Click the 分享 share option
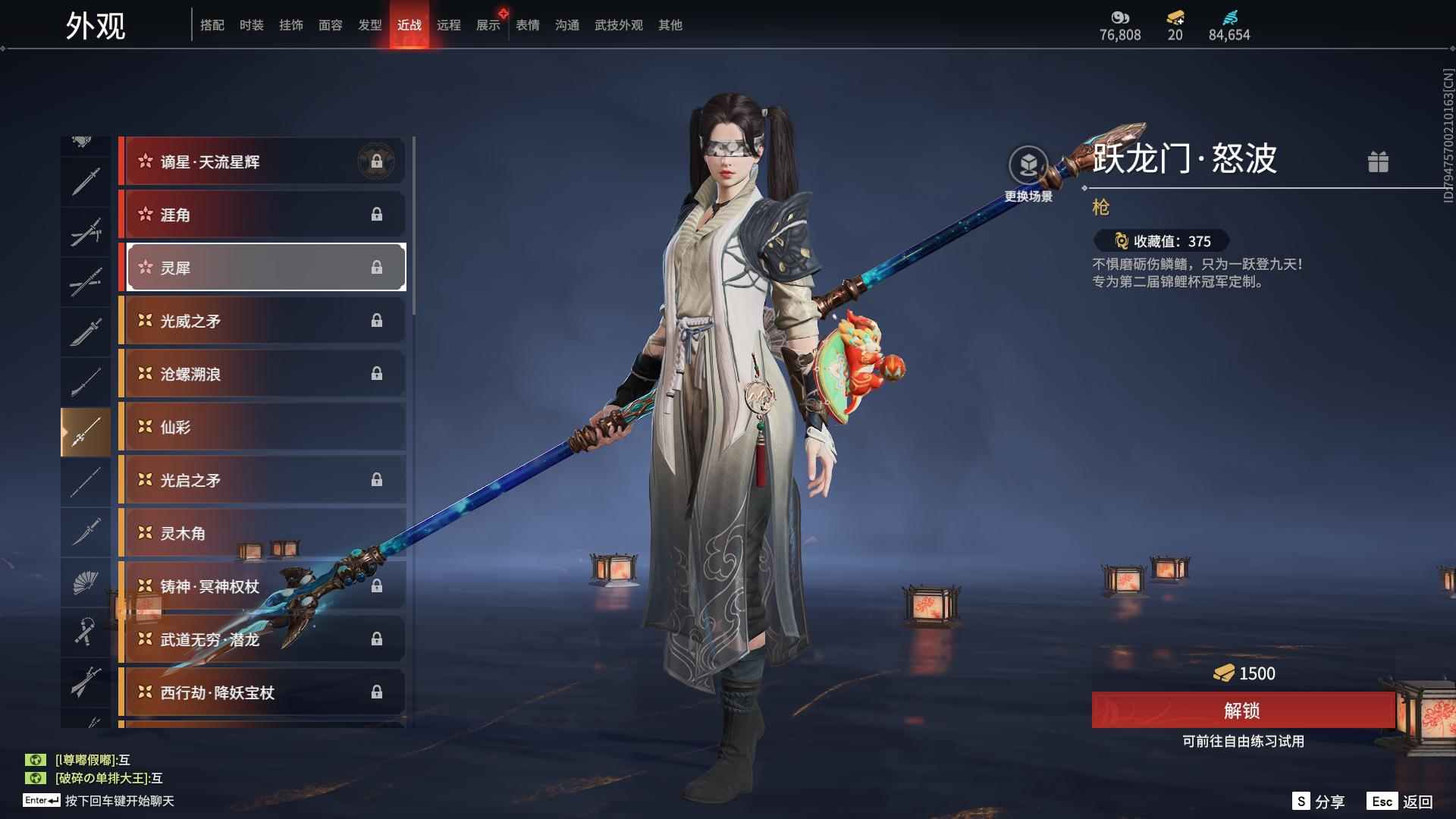Viewport: 1456px width, 819px height. pyautogui.click(x=1329, y=800)
